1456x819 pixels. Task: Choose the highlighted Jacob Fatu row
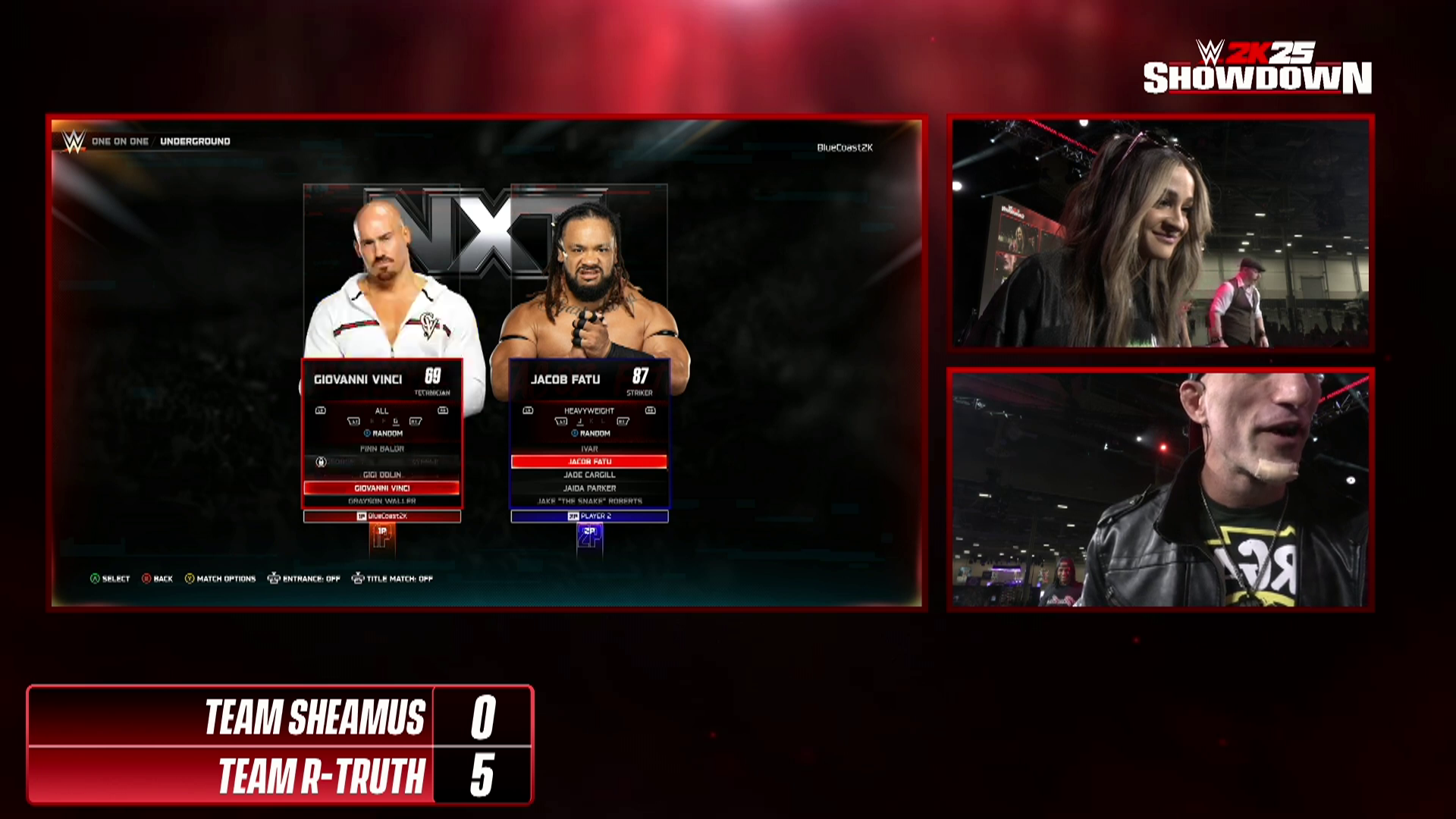589,461
